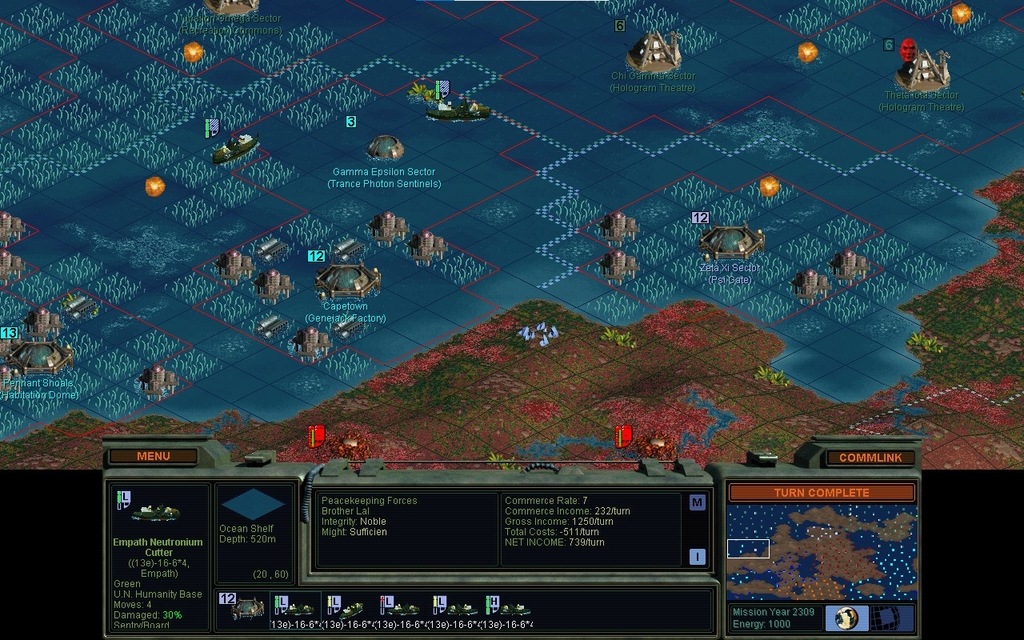The image size is (1024, 640).
Task: Select the H-flagged ship in unit stack
Action: (x=508, y=608)
